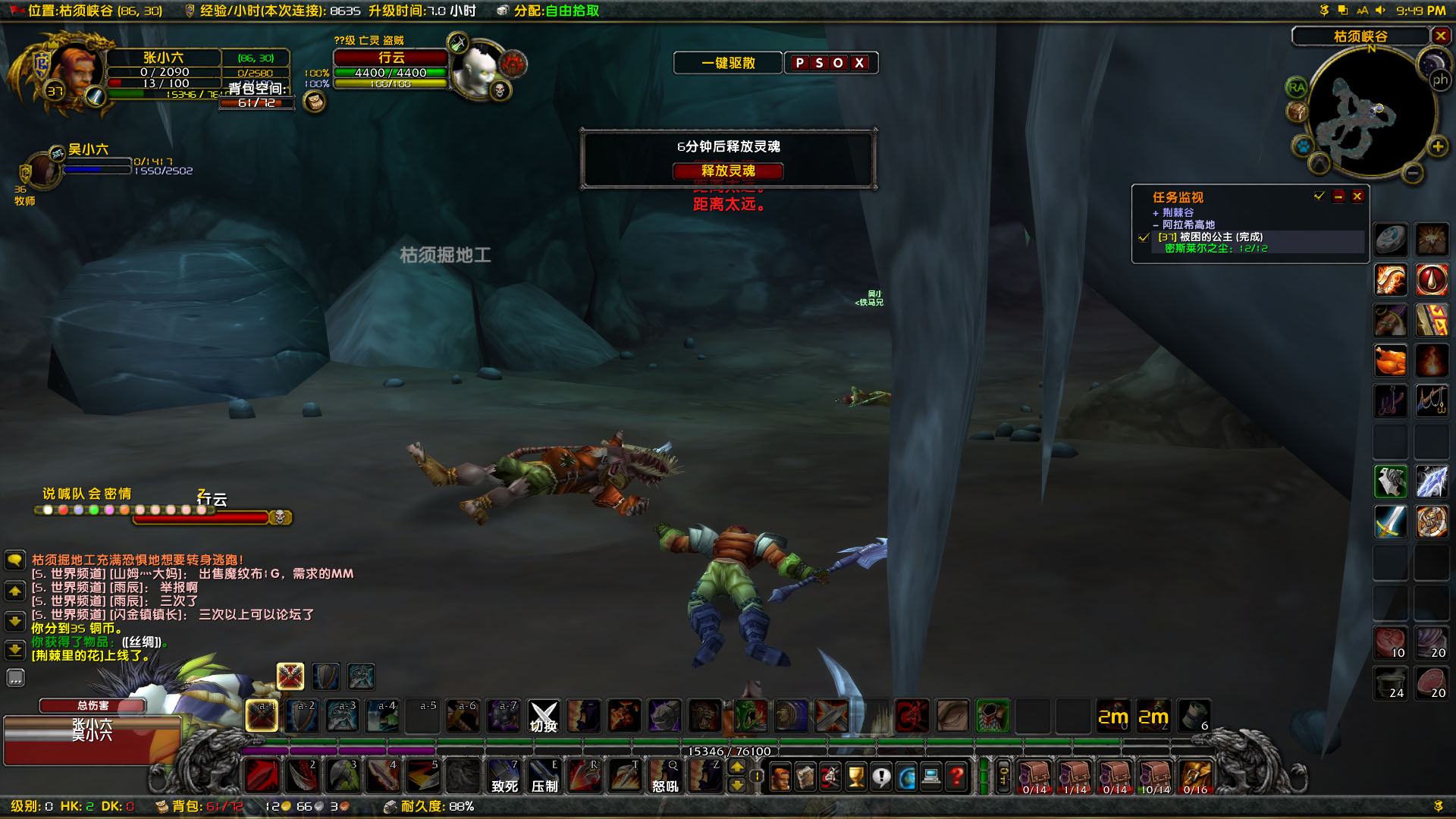The height and width of the screenshot is (819, 1456).
Task: Switch to Defensive Stance shield icon
Action: click(325, 676)
